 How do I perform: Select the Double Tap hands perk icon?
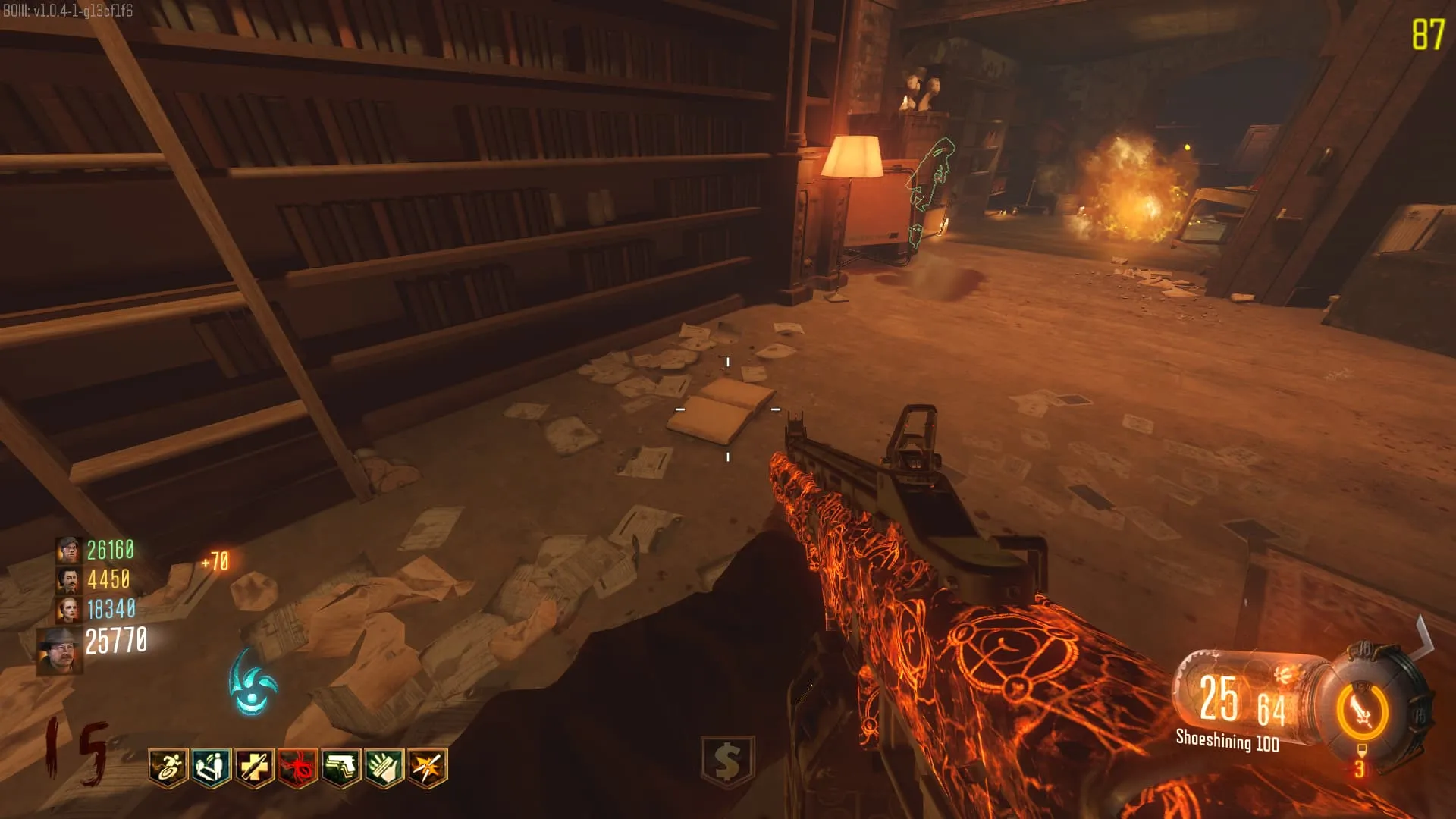[x=384, y=768]
